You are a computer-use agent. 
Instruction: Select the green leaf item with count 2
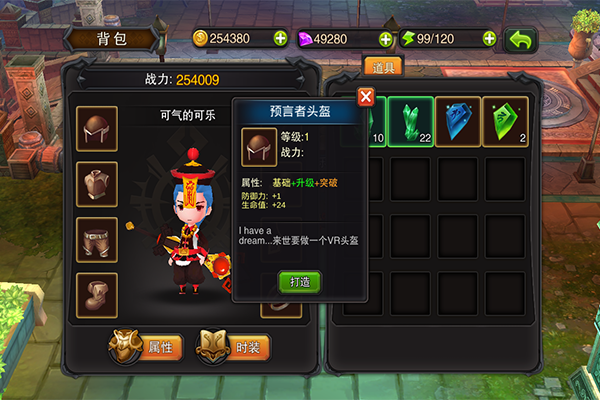pos(506,120)
